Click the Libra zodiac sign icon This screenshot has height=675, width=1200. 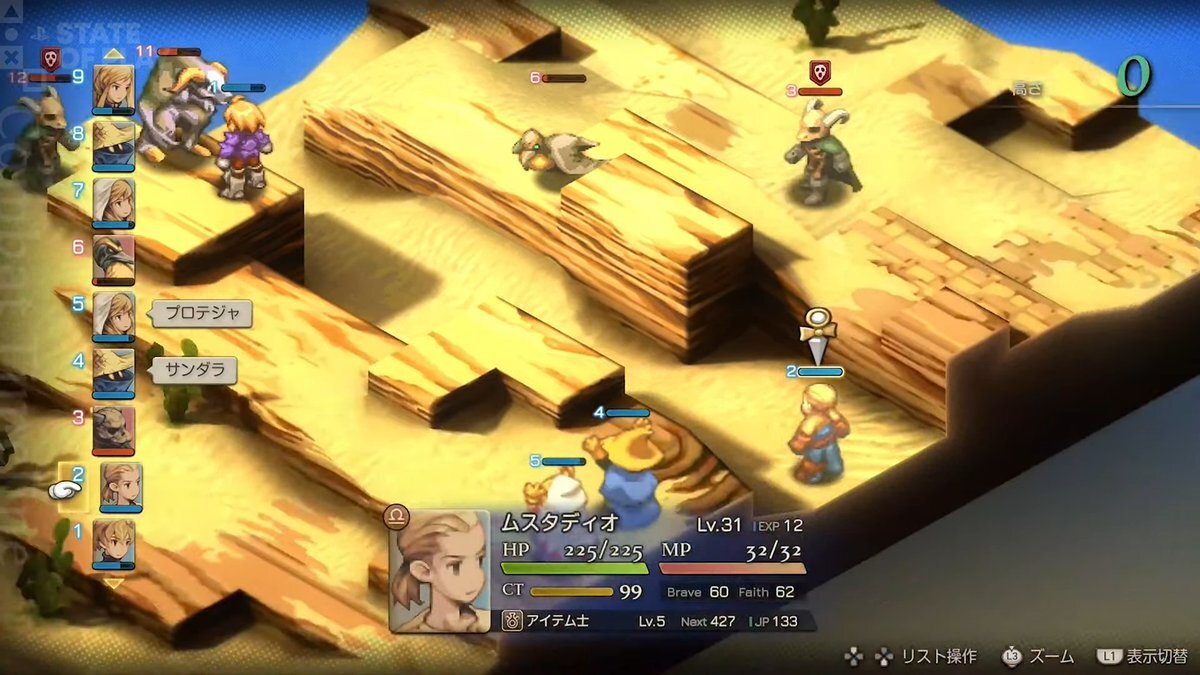[x=396, y=518]
